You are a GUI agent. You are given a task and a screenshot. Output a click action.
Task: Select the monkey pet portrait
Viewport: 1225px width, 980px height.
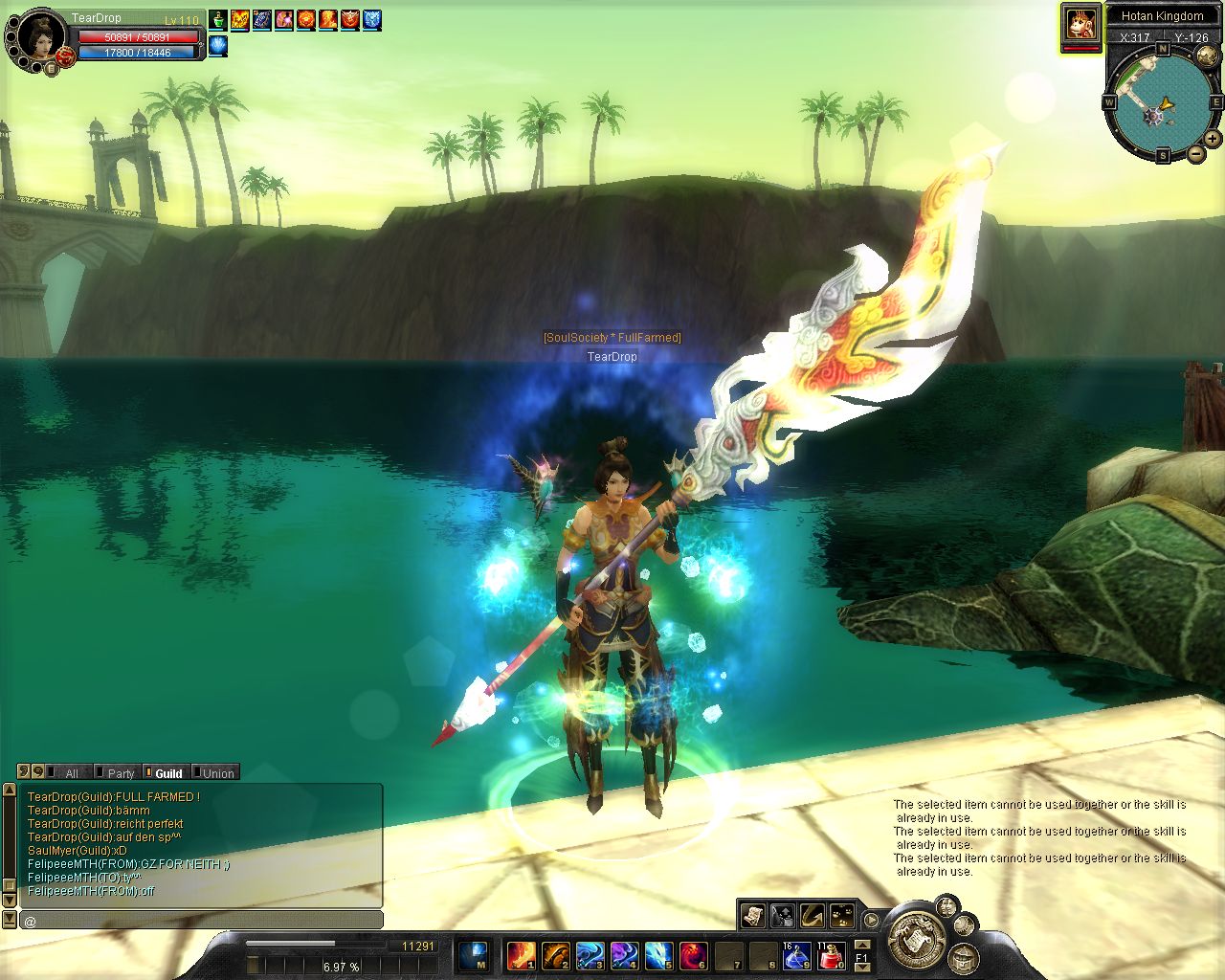pos(1081,23)
